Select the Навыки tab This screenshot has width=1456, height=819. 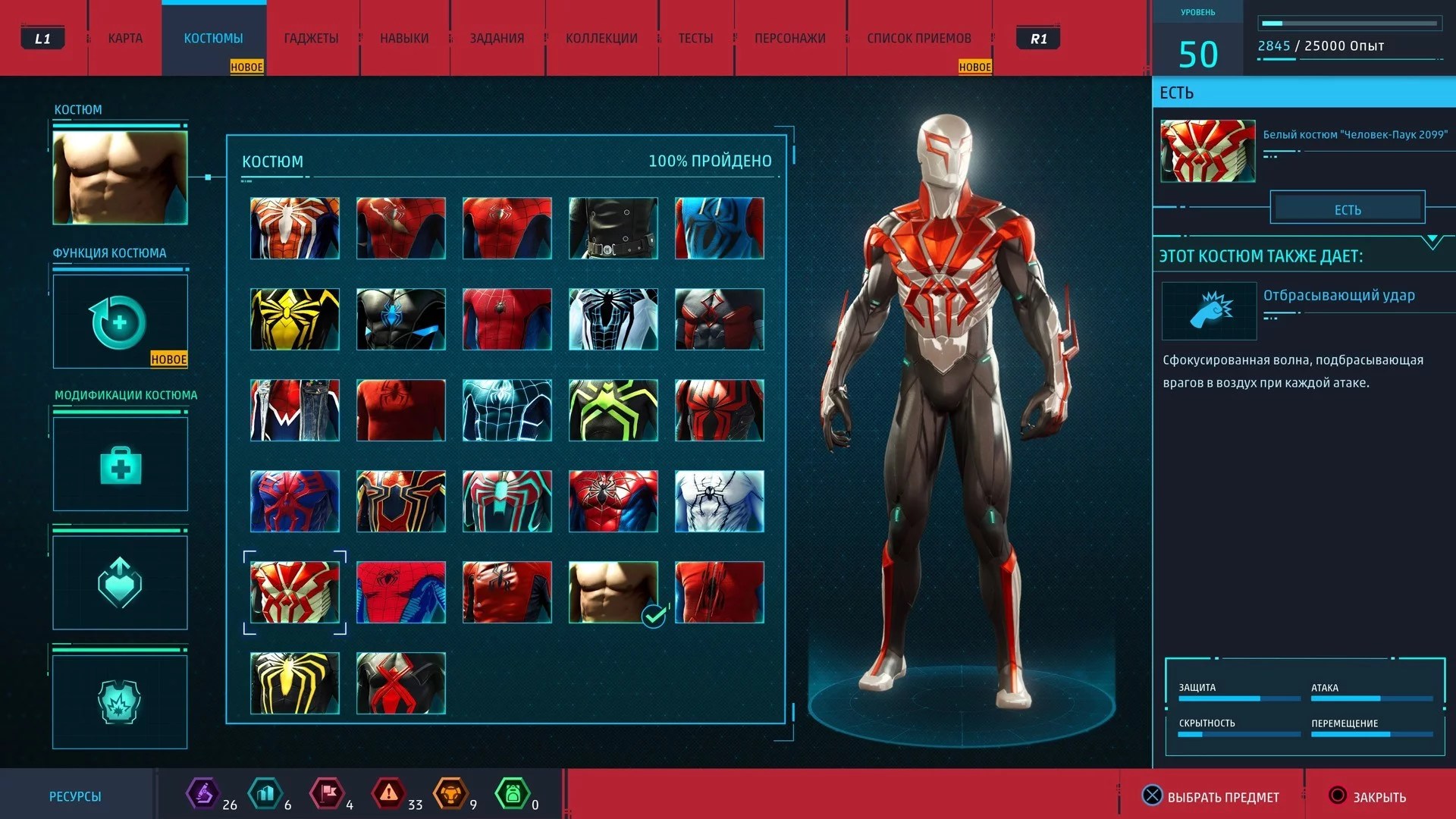tap(404, 39)
